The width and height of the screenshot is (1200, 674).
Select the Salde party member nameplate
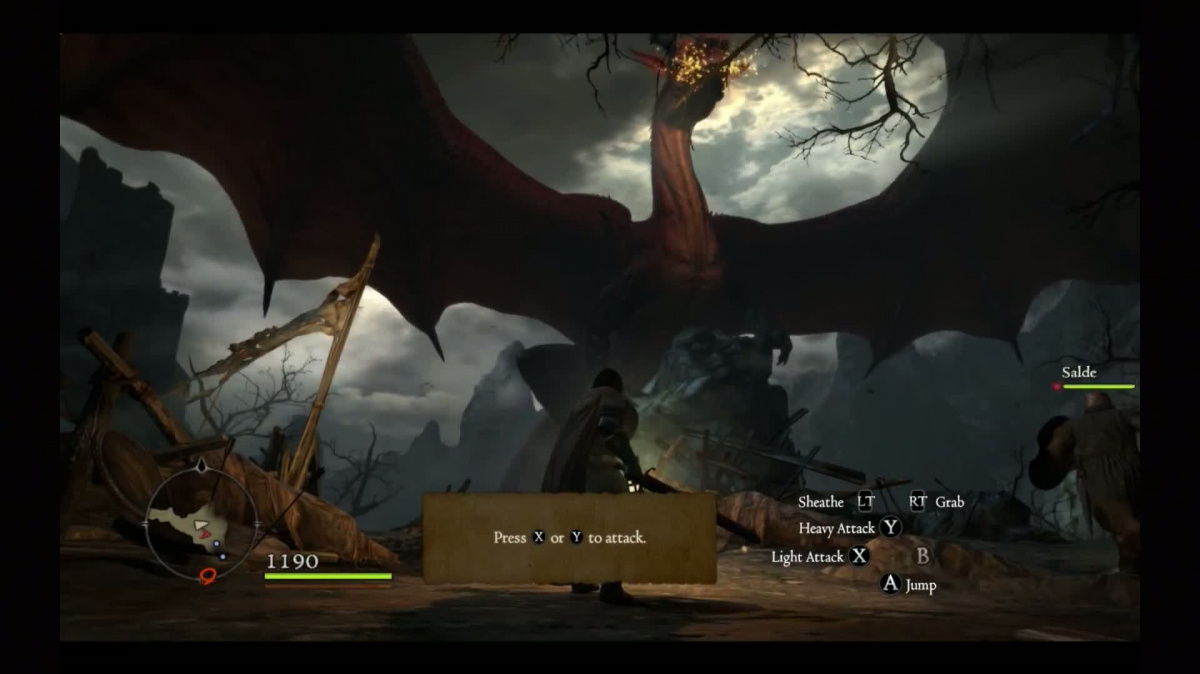coord(1080,373)
